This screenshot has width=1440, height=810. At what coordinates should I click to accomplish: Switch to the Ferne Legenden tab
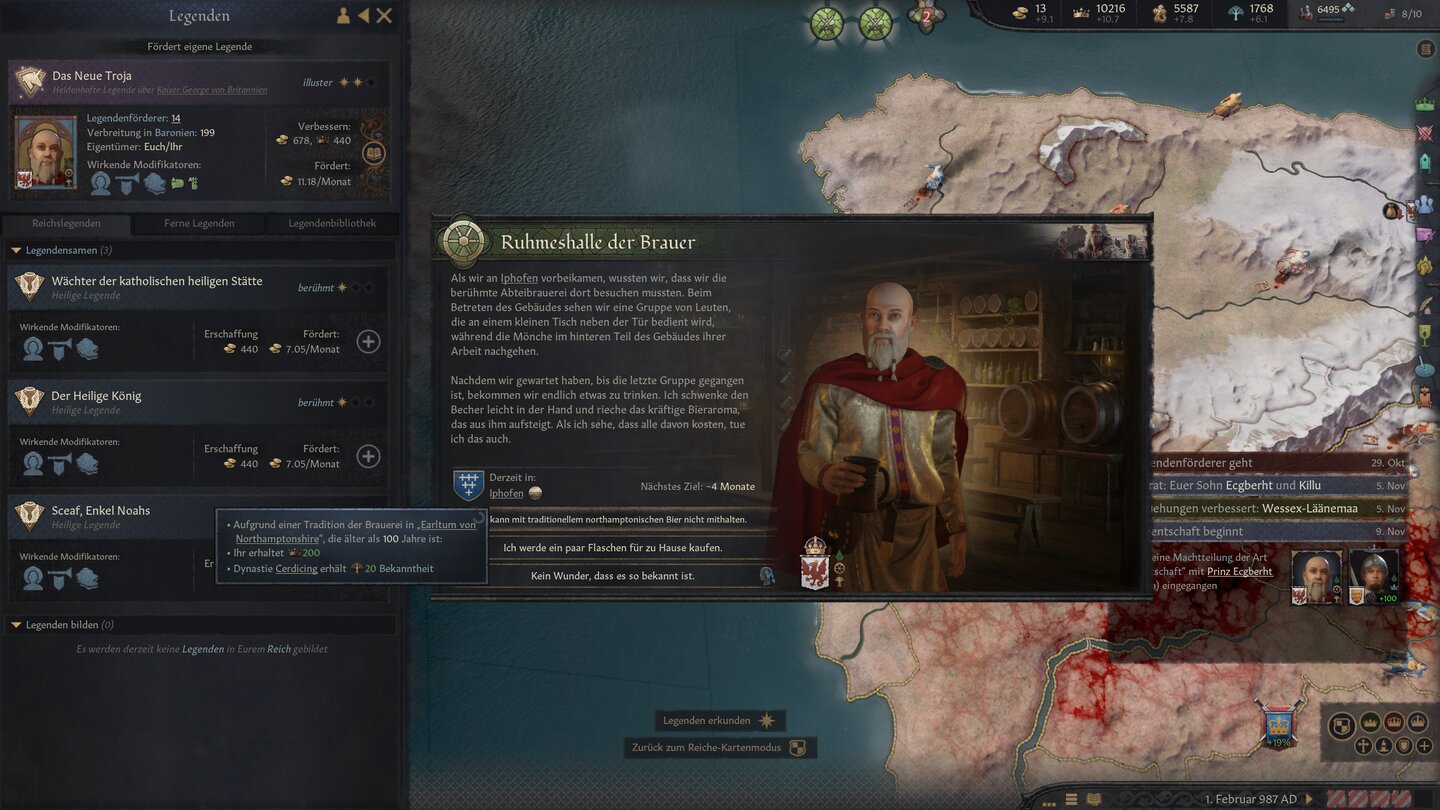point(199,223)
